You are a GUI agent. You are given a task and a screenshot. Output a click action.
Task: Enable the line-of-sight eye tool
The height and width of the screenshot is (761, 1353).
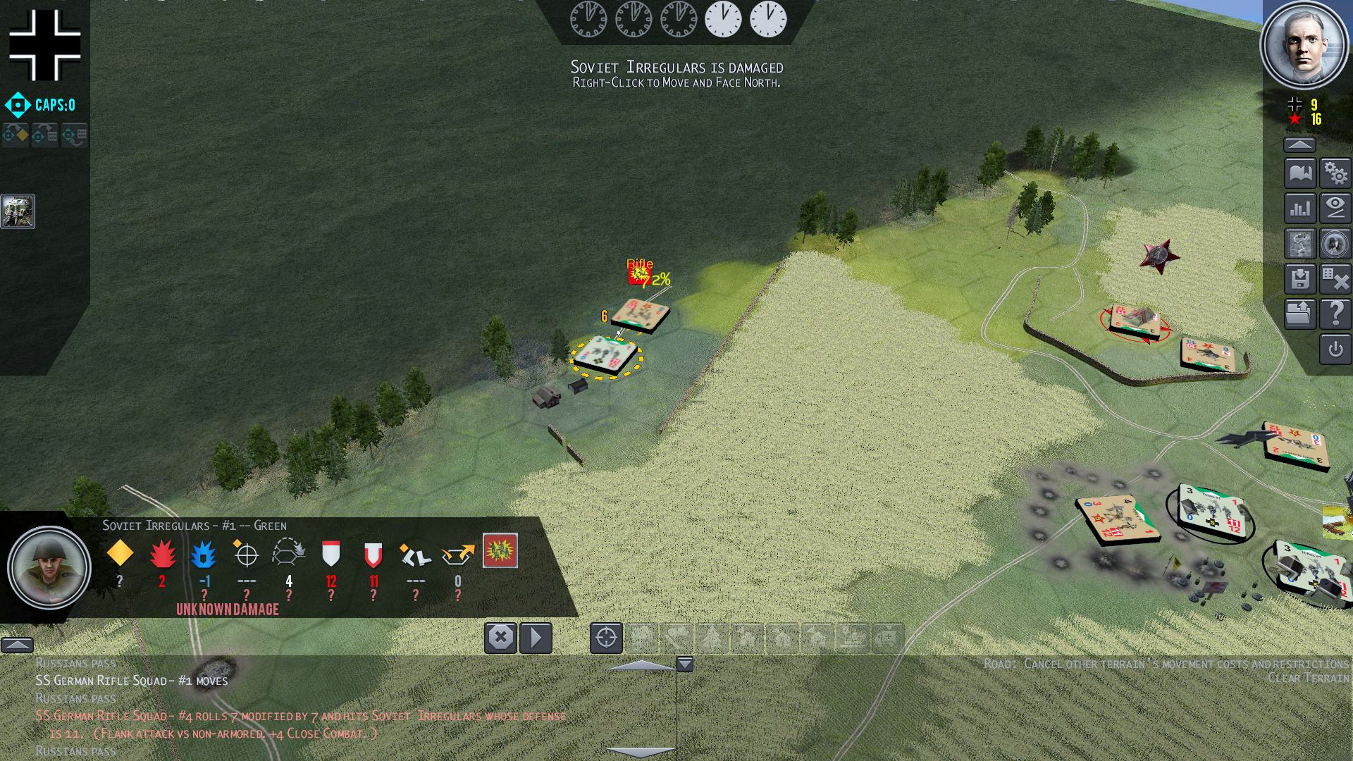point(1335,208)
